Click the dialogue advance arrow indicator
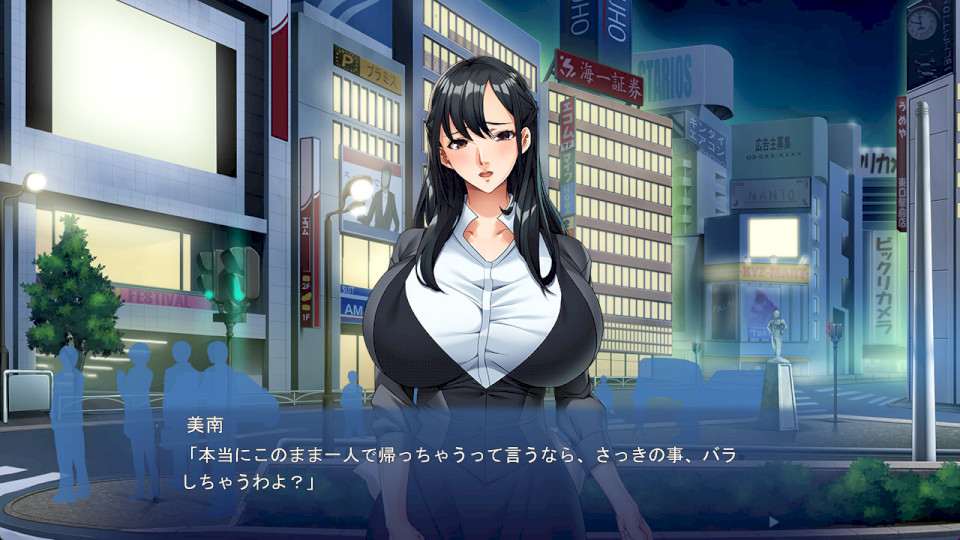The image size is (960, 540). click(772, 521)
